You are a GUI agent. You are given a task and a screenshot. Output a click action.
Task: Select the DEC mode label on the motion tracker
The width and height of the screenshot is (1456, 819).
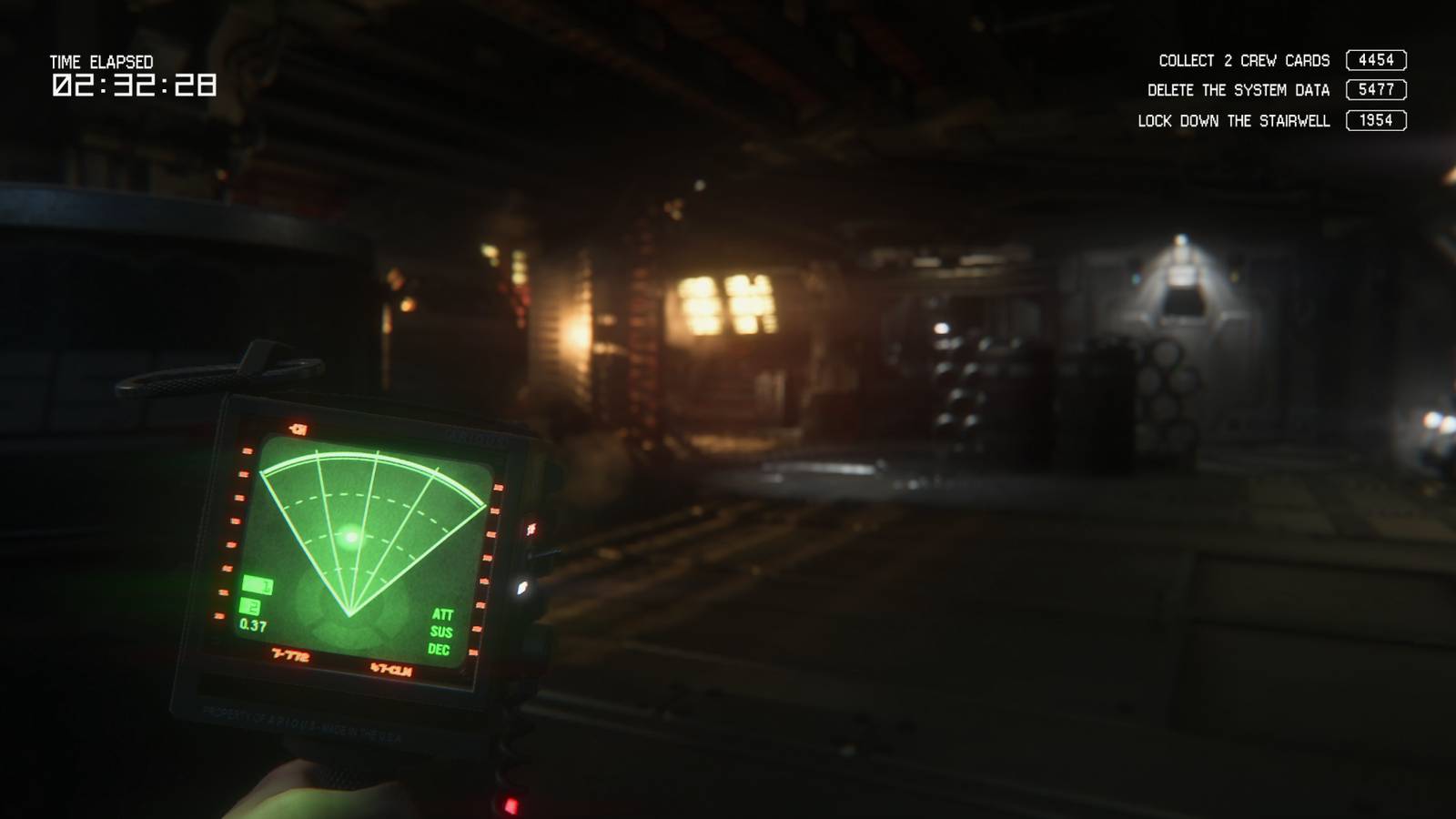point(441,650)
